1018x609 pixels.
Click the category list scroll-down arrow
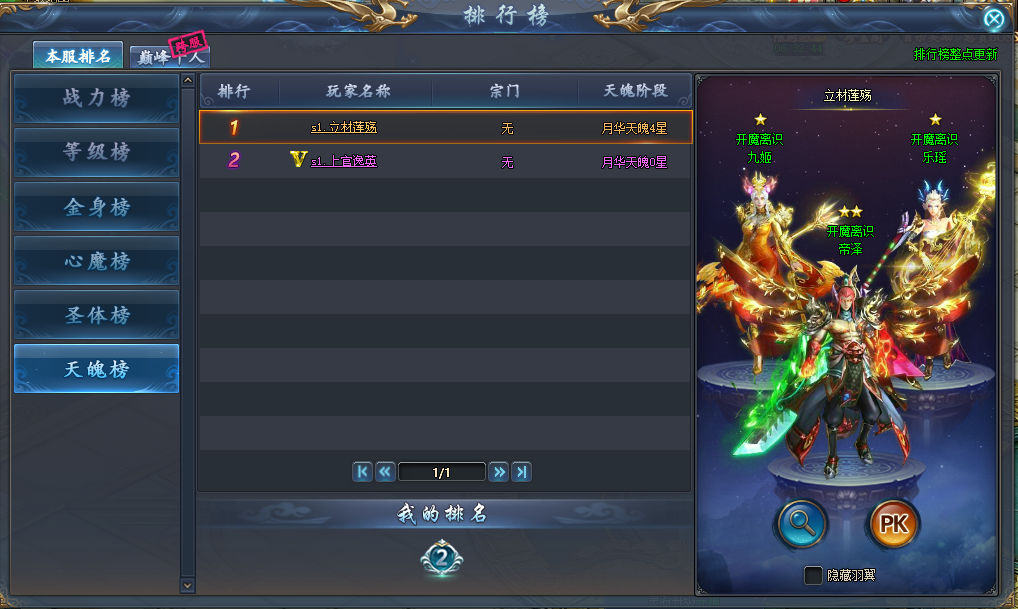click(188, 584)
